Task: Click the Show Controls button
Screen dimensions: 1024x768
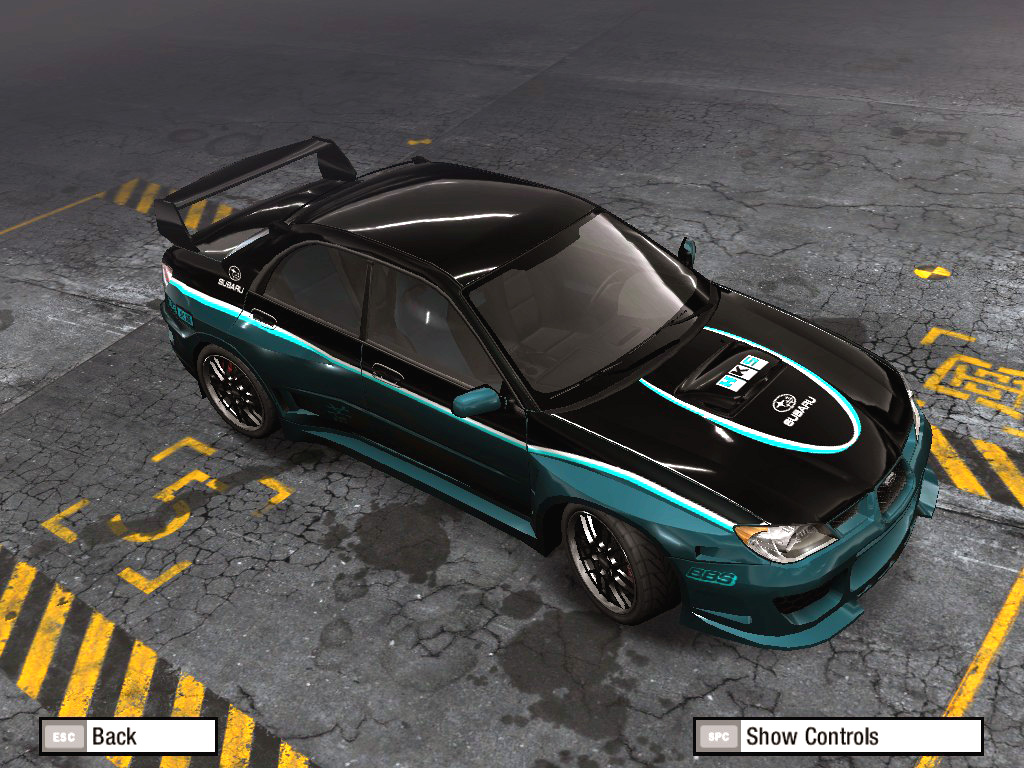Action: [837, 737]
